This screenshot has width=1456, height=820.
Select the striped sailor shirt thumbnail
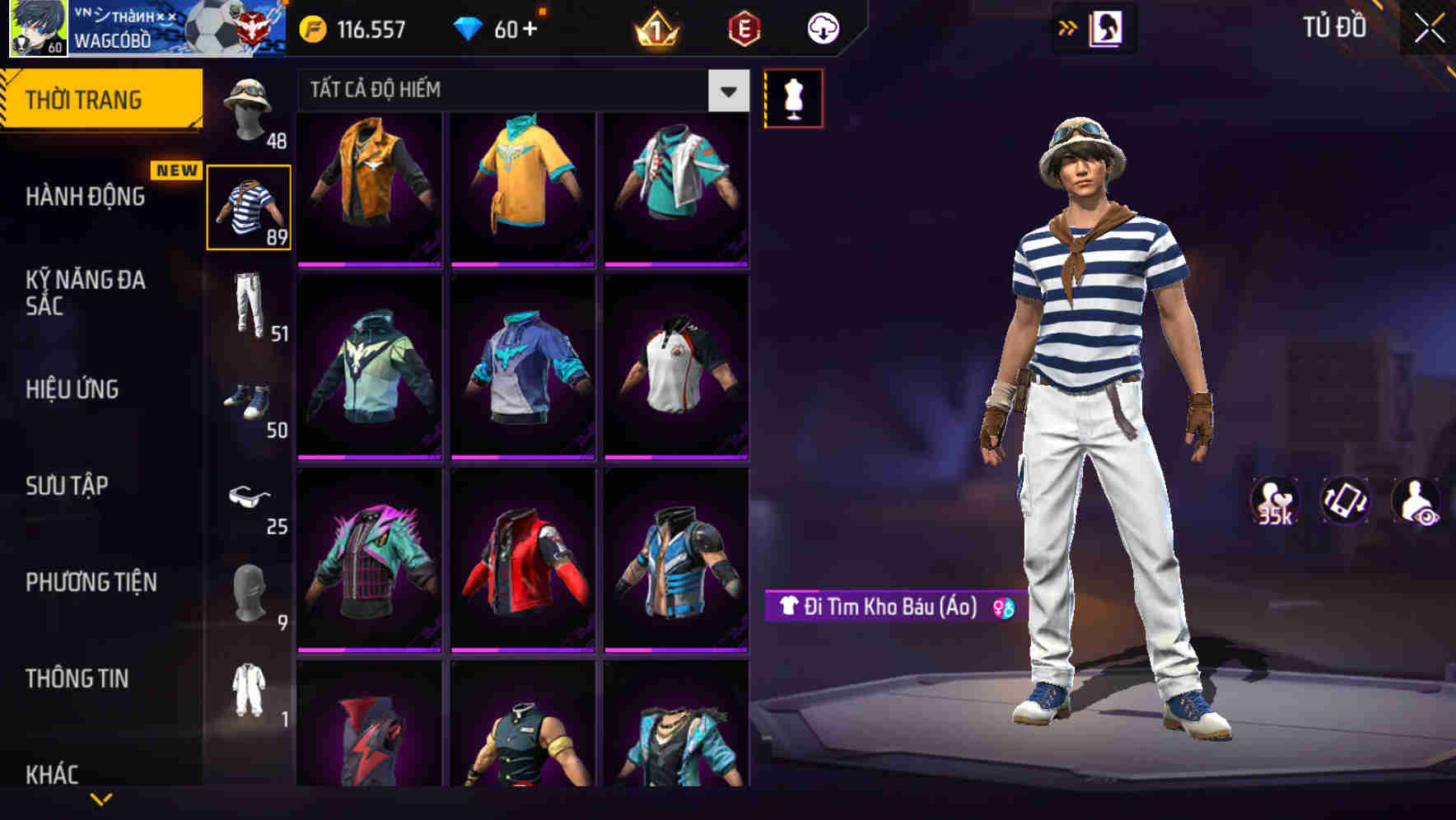tap(249, 204)
